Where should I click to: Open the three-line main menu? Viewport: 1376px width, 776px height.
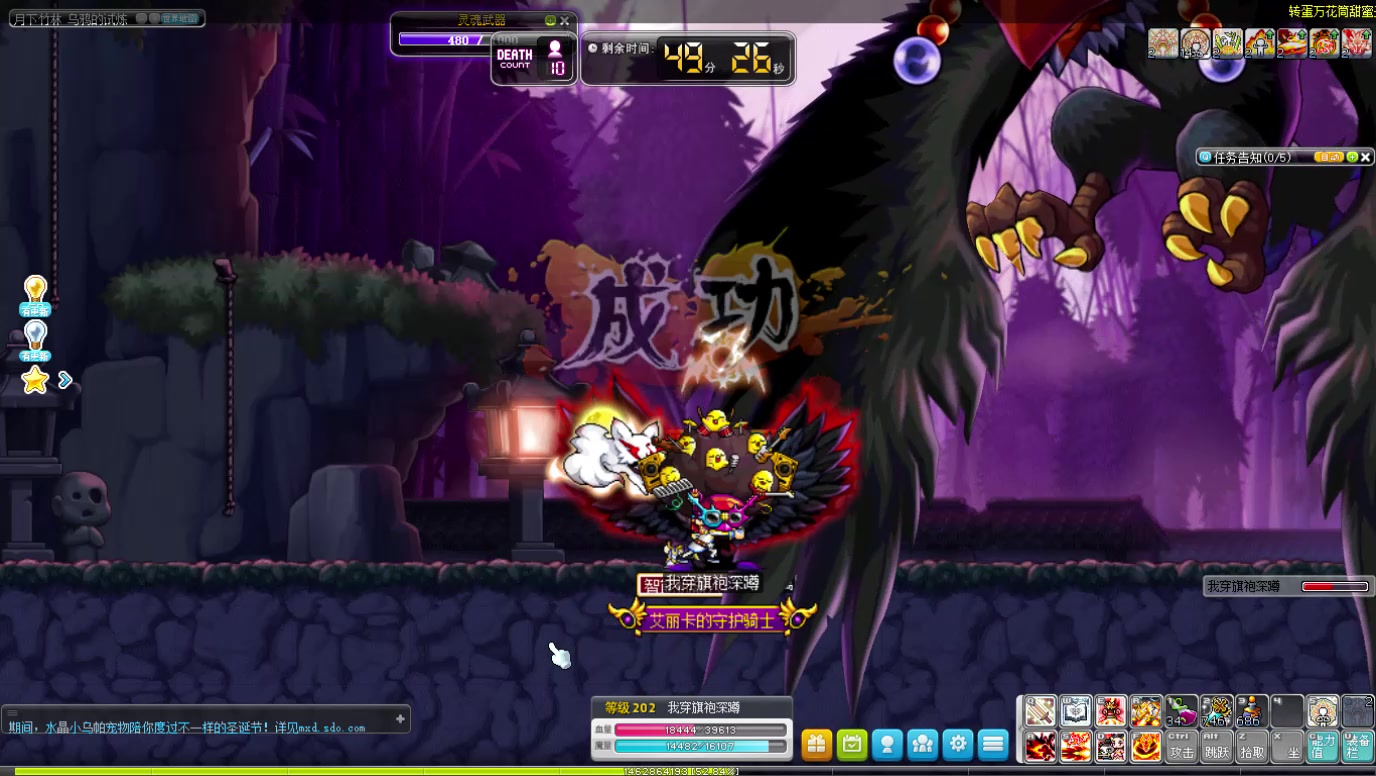[993, 744]
